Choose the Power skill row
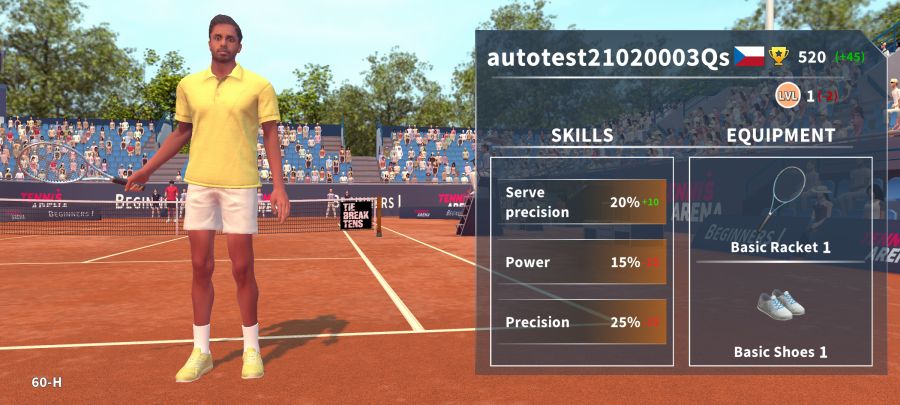This screenshot has height=405, width=900. click(x=581, y=262)
